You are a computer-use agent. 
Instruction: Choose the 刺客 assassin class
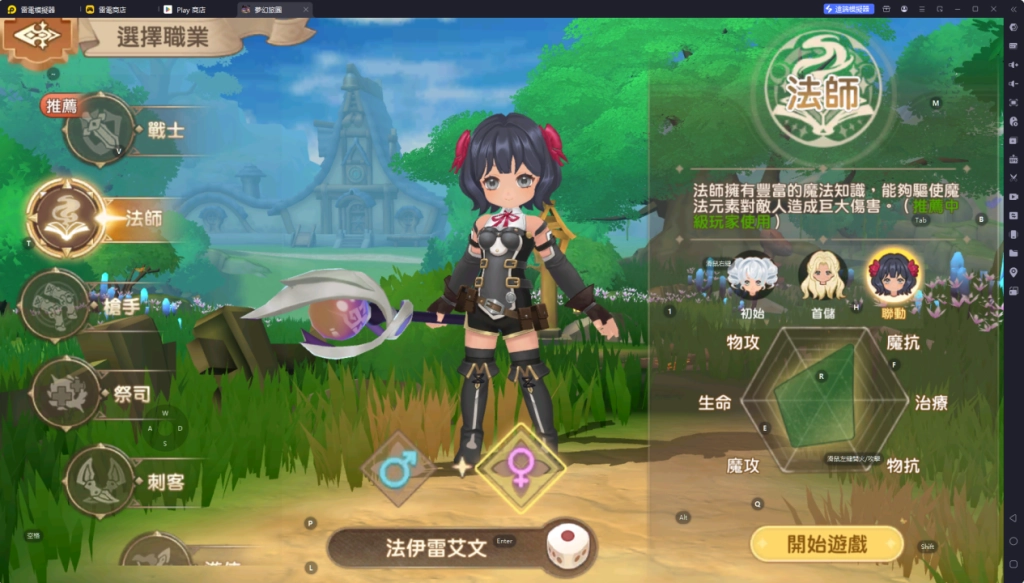coord(100,481)
